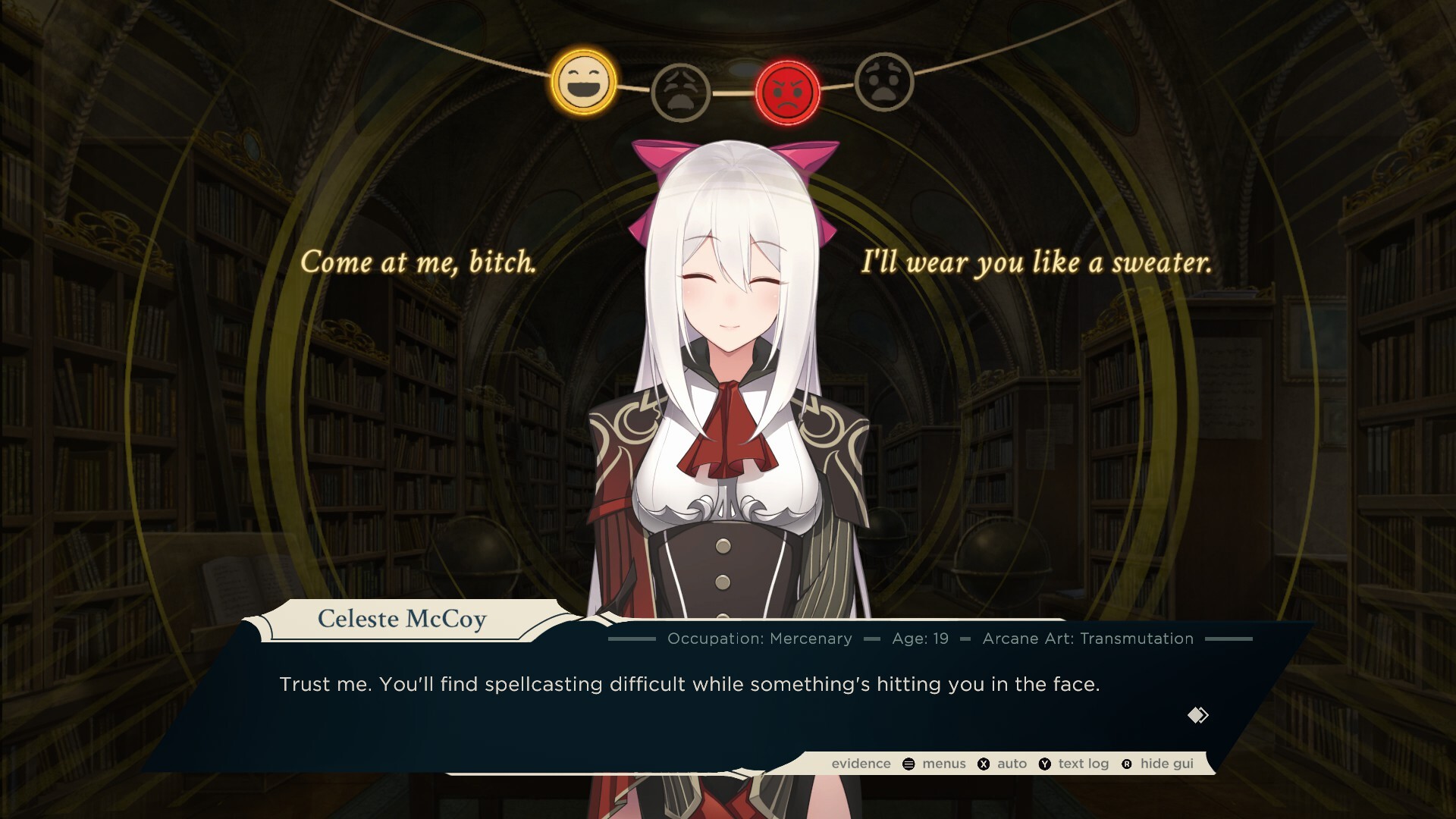
Task: Choose the worried fearful emotion face
Action: [x=884, y=82]
